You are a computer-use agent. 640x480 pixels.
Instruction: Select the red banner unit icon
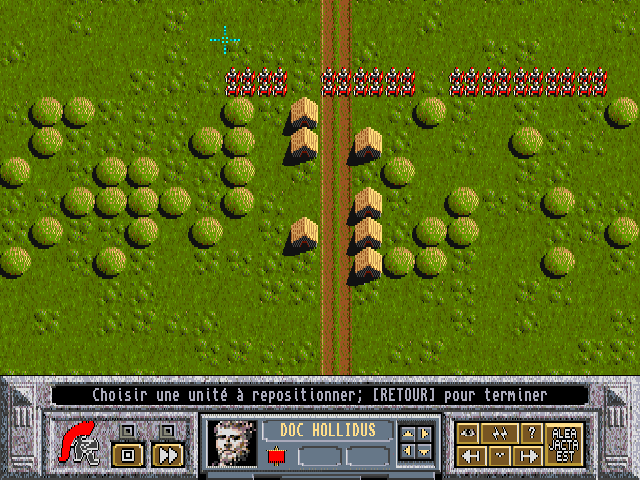(x=278, y=457)
